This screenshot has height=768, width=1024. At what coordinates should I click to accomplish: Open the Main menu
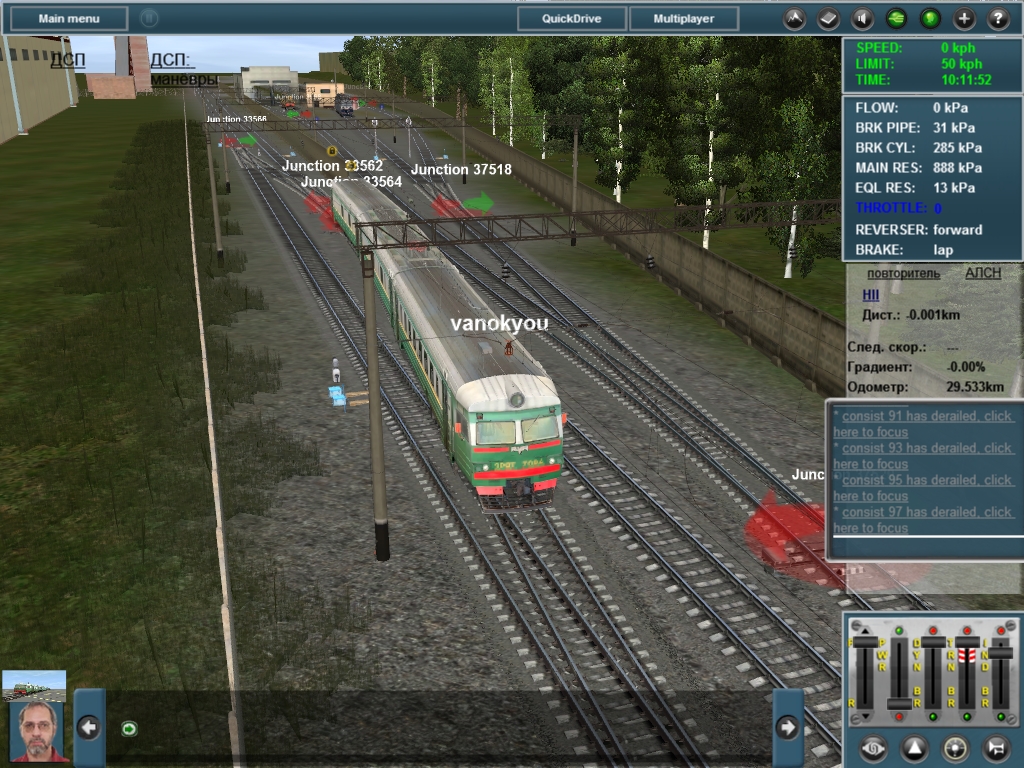point(69,18)
